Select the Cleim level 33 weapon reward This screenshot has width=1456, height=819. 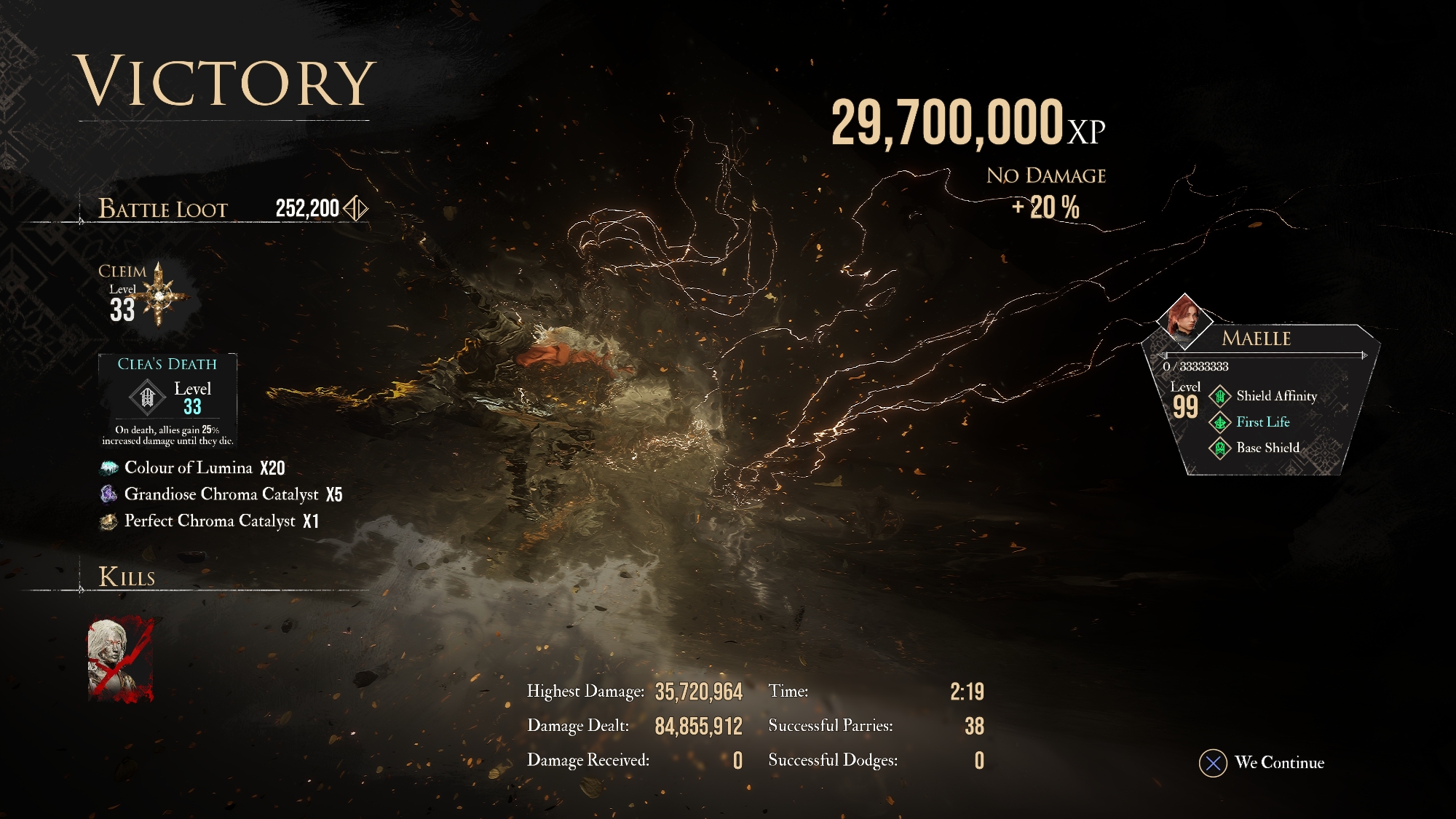tap(145, 294)
